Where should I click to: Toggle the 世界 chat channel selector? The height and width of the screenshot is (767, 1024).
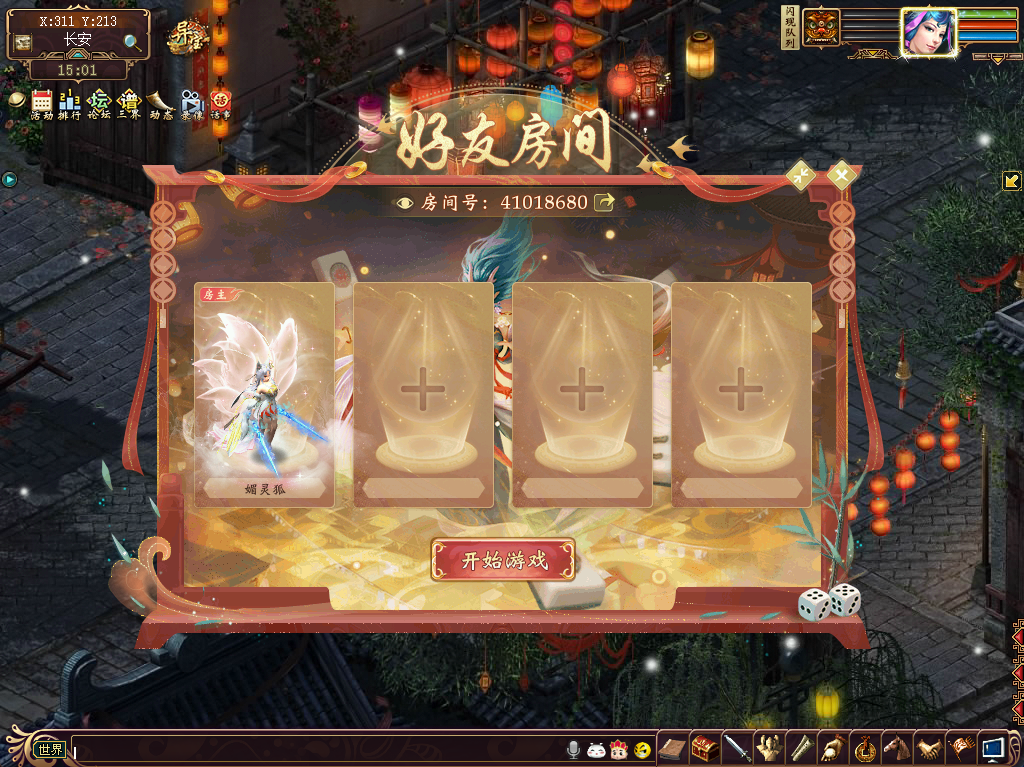pos(50,749)
